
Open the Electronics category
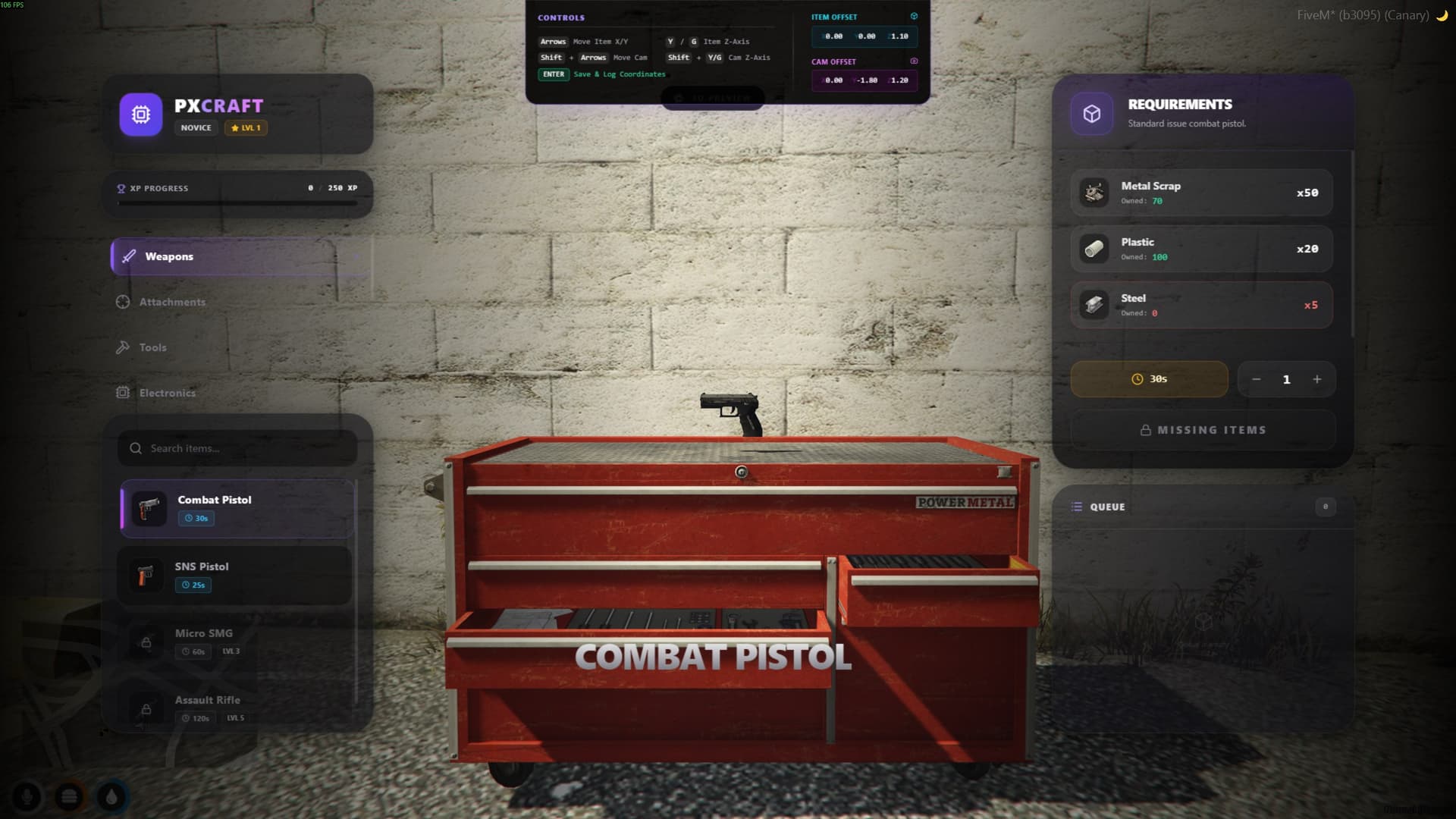[x=165, y=393]
